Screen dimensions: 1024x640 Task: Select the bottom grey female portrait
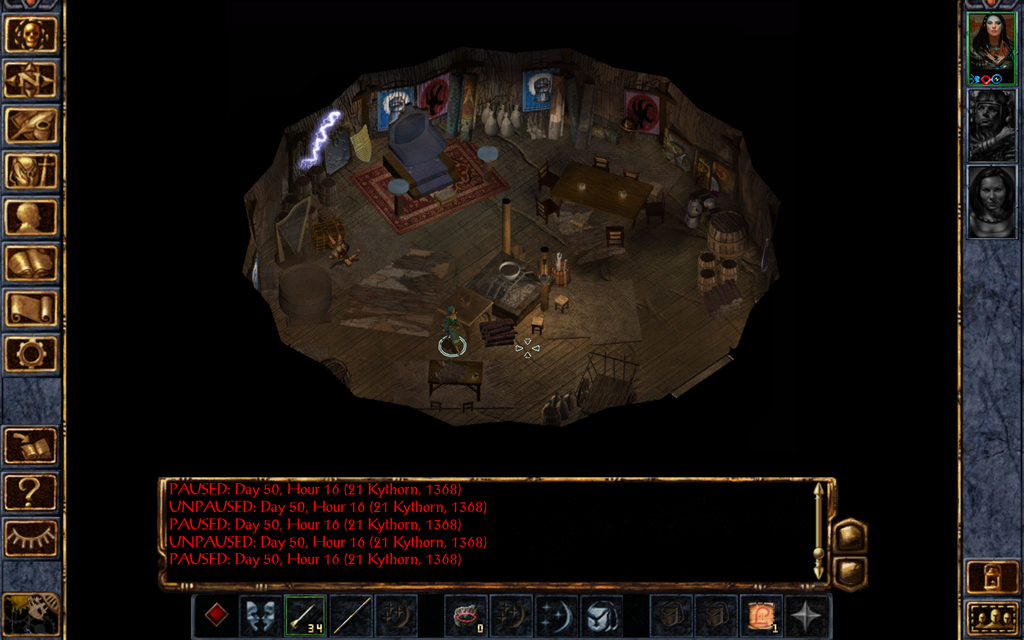(991, 201)
